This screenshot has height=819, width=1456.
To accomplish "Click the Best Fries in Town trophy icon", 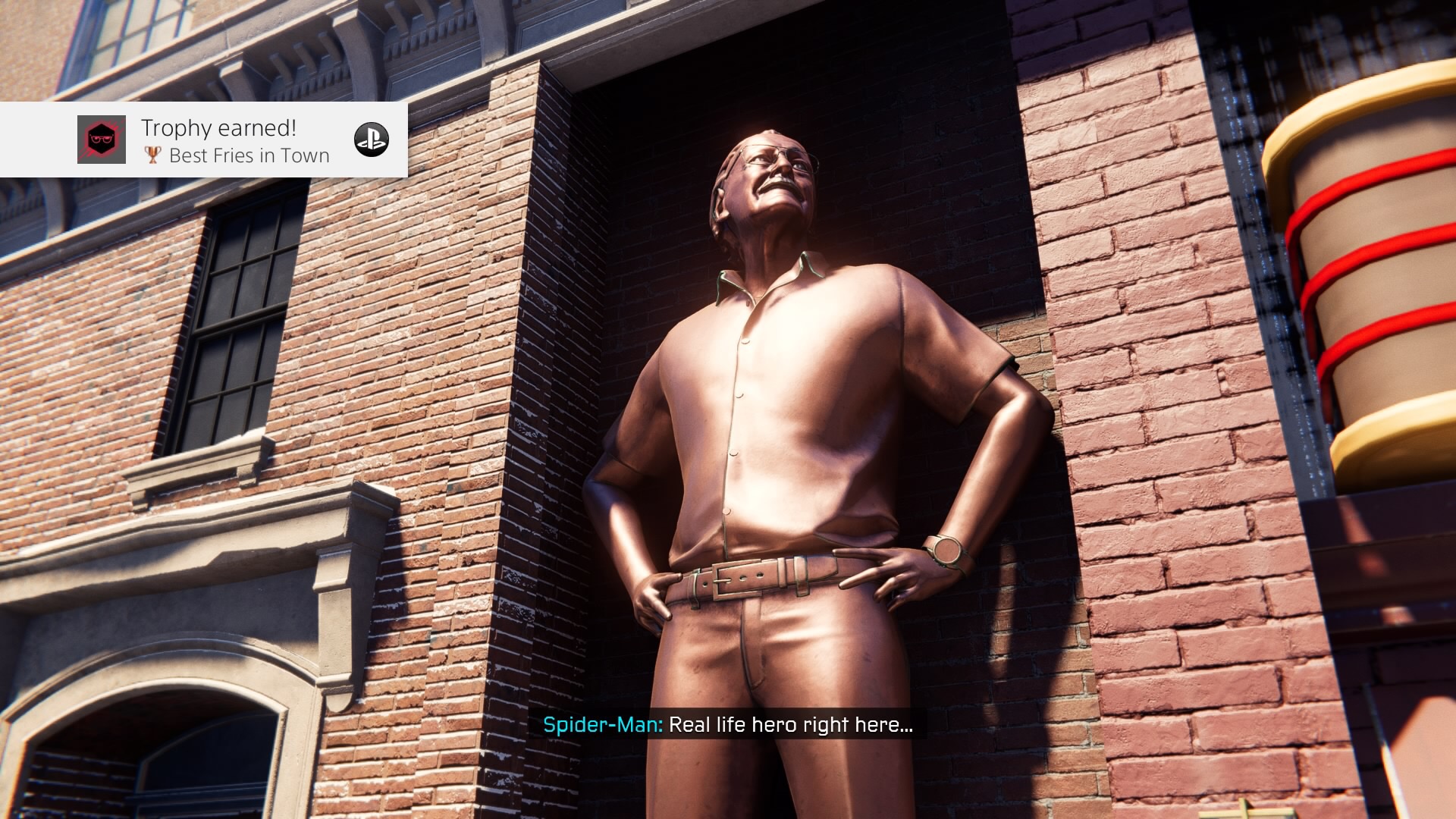I will click(x=102, y=140).
